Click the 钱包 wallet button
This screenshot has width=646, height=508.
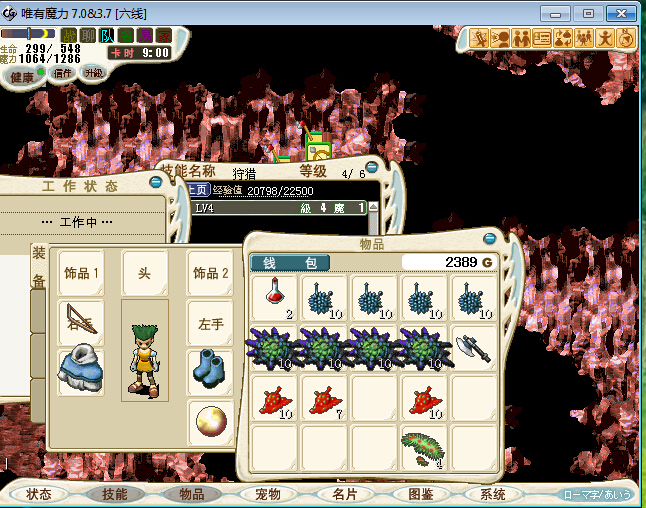(x=289, y=263)
